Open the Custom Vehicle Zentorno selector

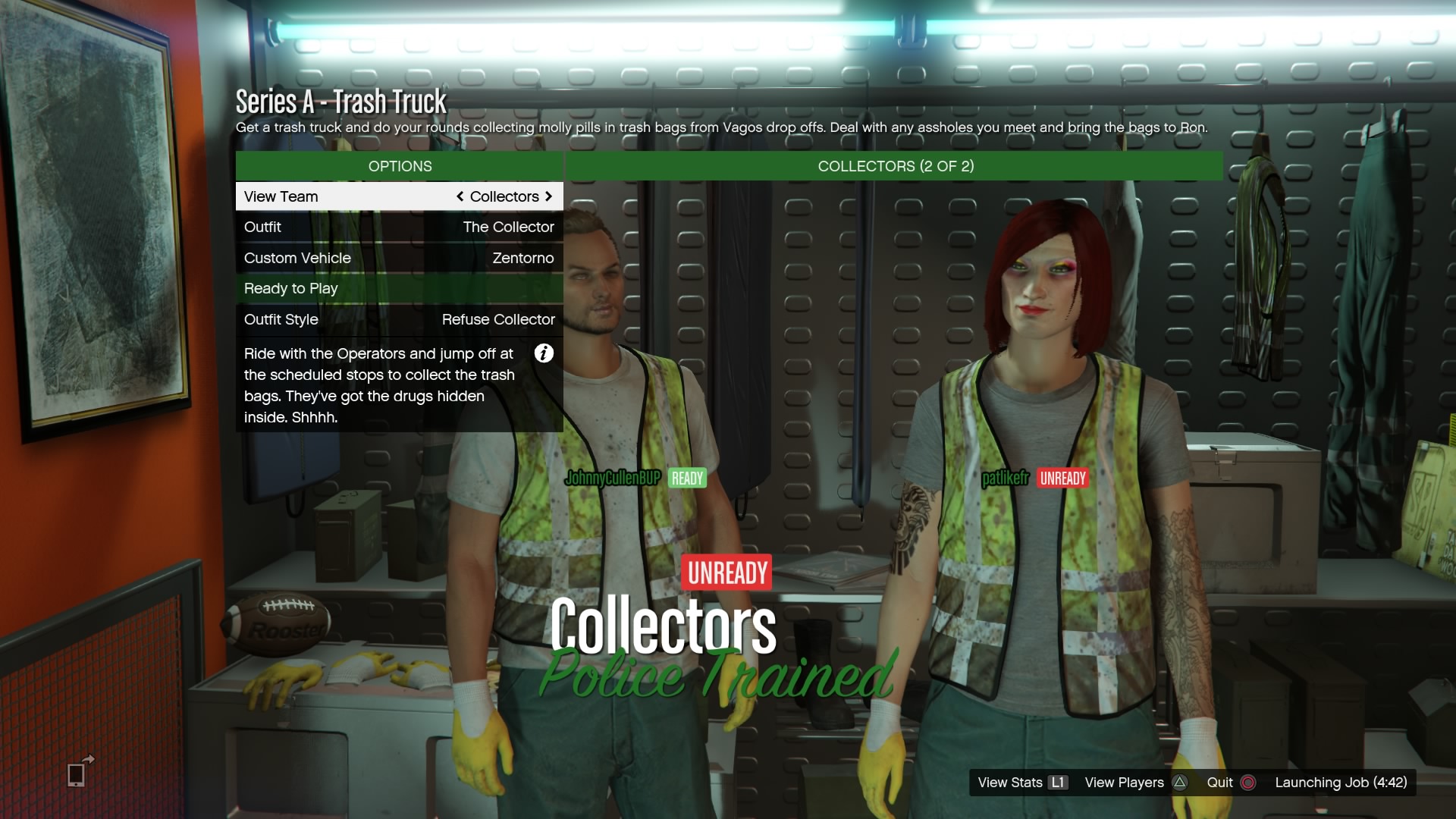pyautogui.click(x=399, y=258)
